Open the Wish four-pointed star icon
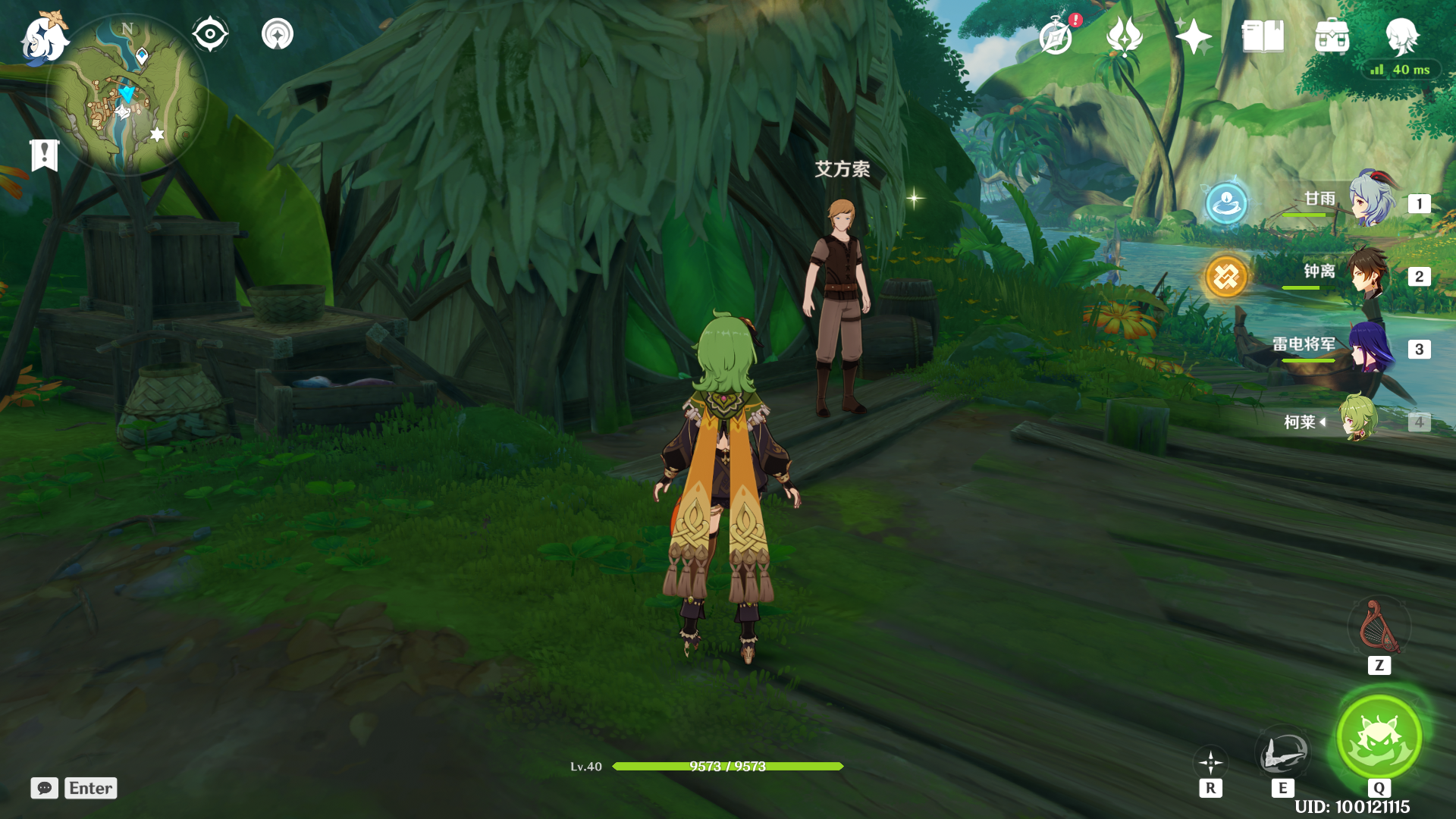The width and height of the screenshot is (1456, 819). pos(1193,36)
